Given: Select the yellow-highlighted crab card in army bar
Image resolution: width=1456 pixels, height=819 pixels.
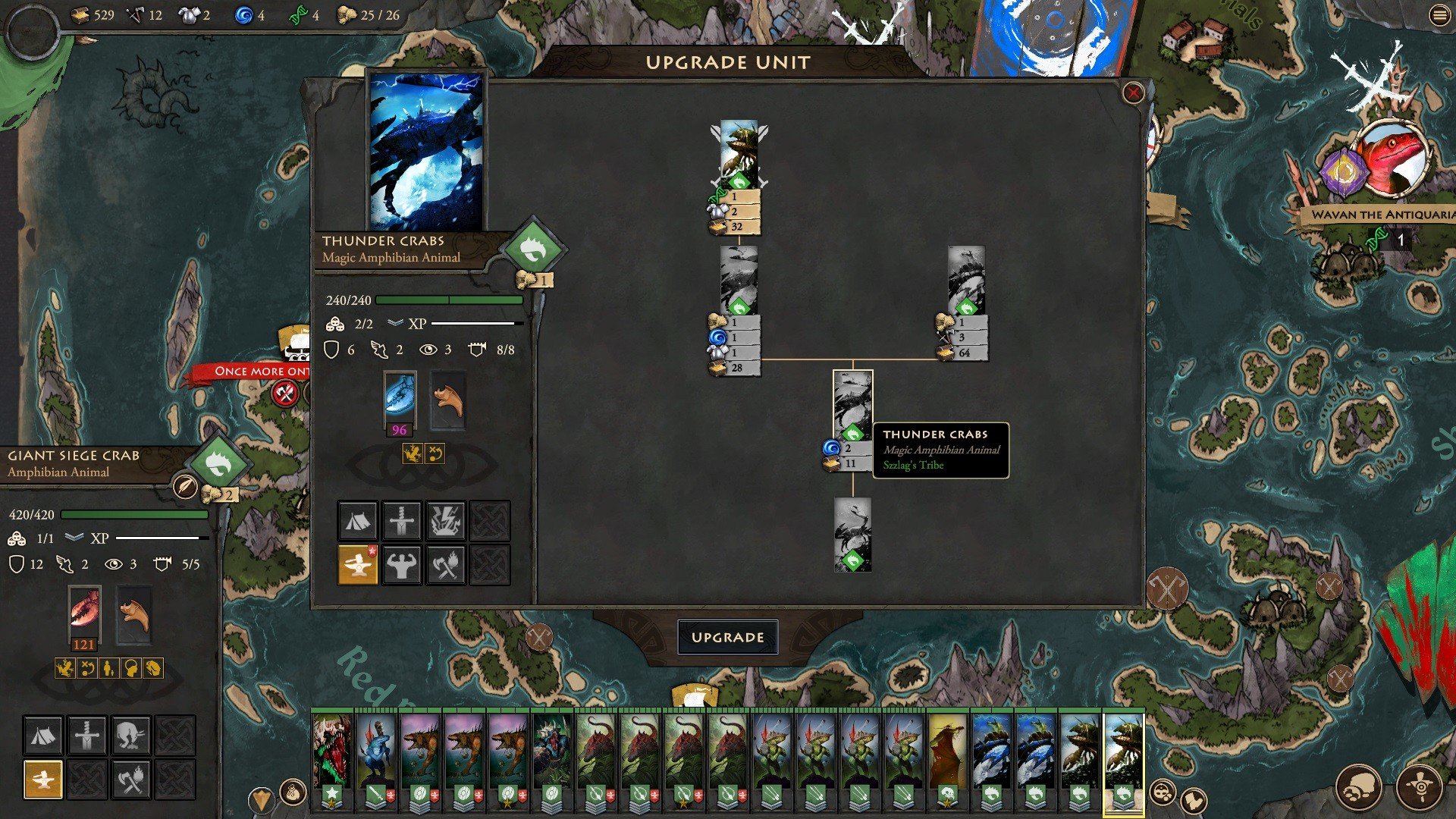Looking at the screenshot, I should point(1123,751).
